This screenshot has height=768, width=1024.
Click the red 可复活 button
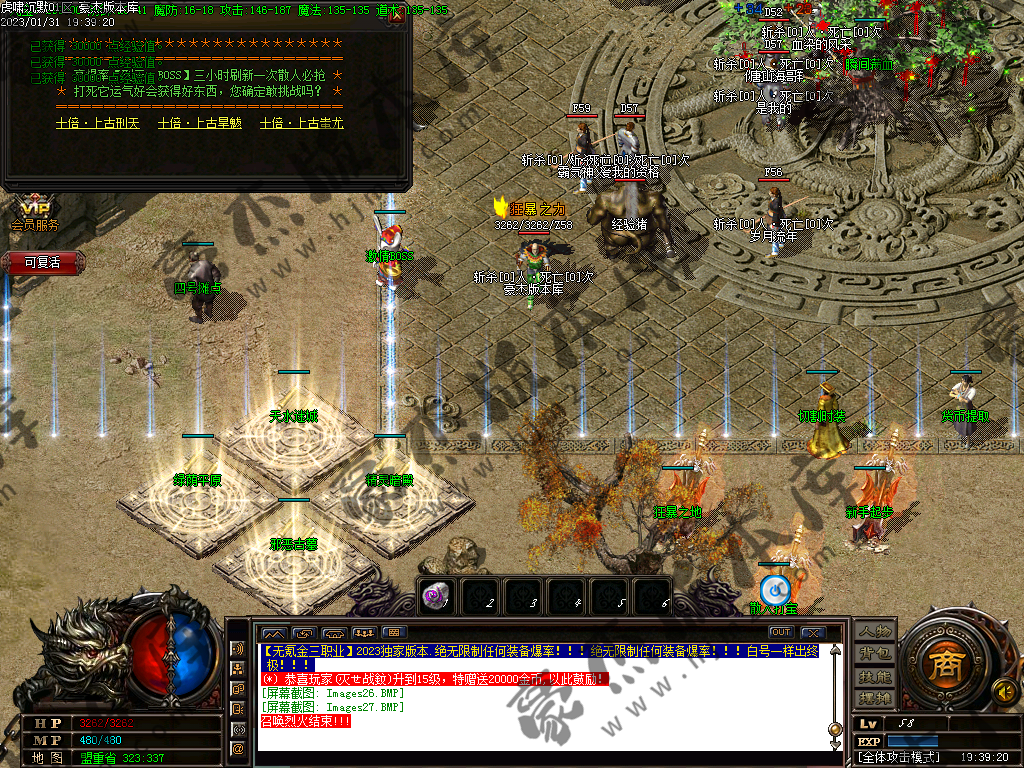point(42,262)
